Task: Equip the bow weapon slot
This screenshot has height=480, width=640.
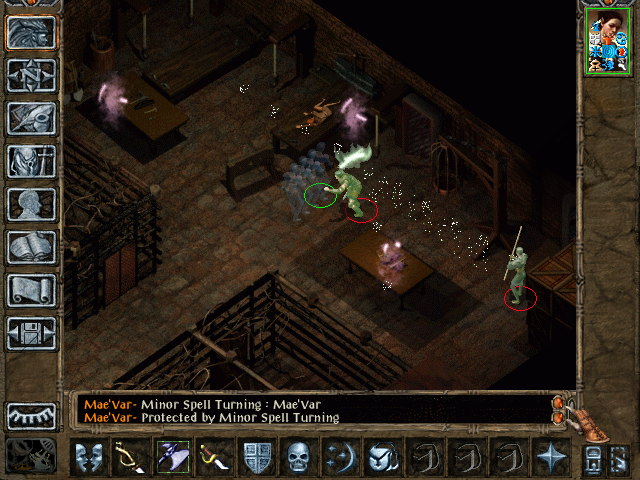Action: point(129,458)
